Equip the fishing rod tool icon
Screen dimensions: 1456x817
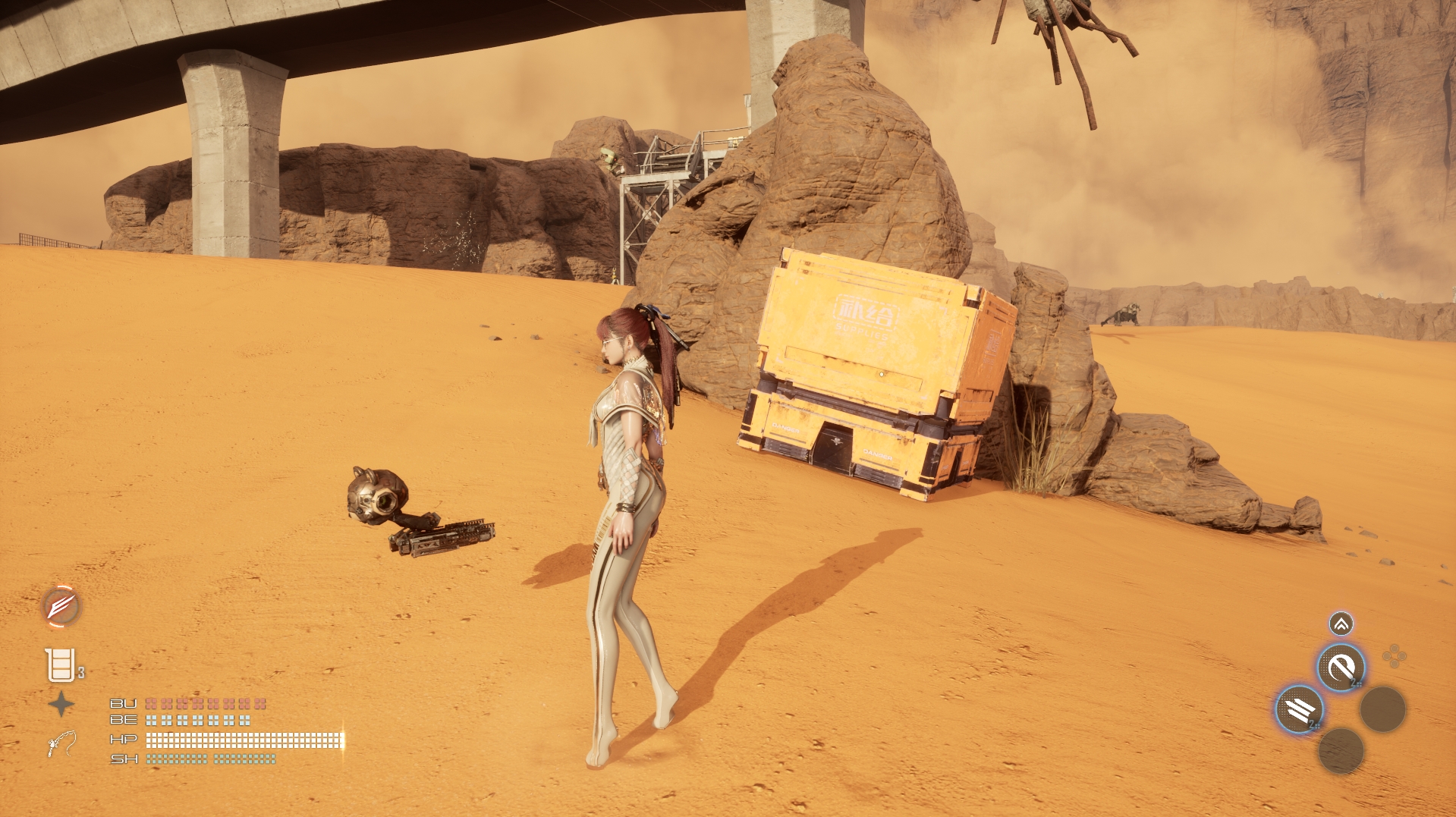[x=61, y=744]
